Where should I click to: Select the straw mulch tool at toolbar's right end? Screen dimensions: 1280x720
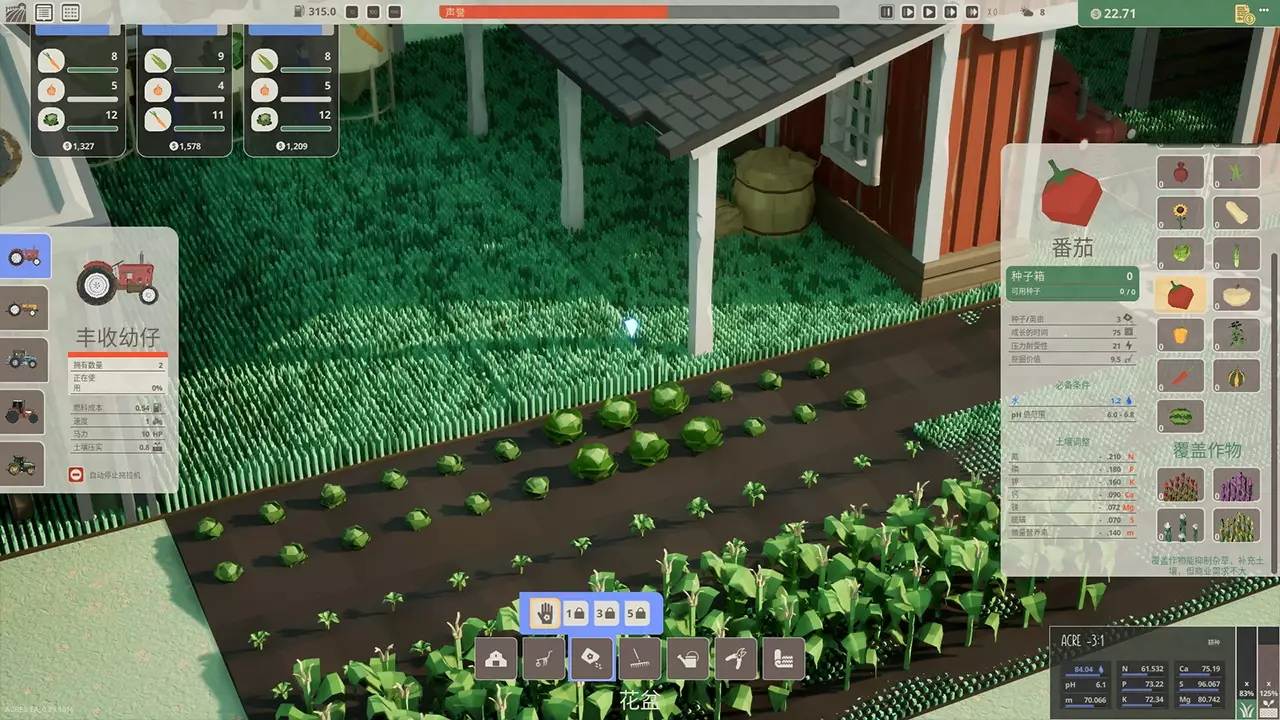(x=785, y=658)
